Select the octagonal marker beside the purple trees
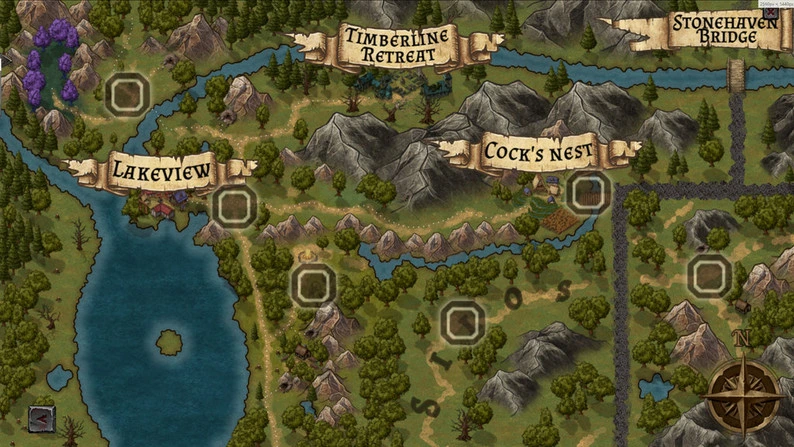 pyautogui.click(x=127, y=95)
